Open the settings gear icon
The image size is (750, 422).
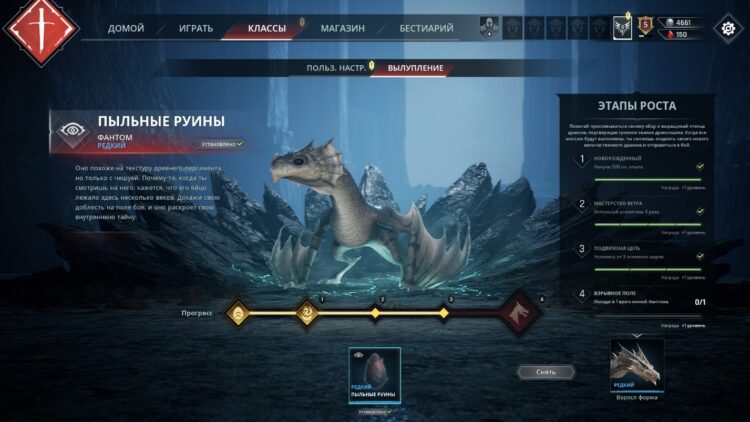[725, 28]
